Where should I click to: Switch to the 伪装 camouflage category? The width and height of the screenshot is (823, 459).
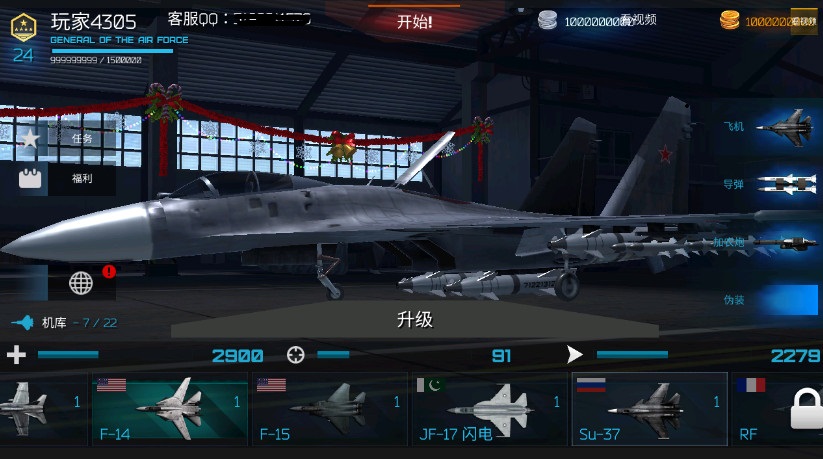(x=770, y=299)
